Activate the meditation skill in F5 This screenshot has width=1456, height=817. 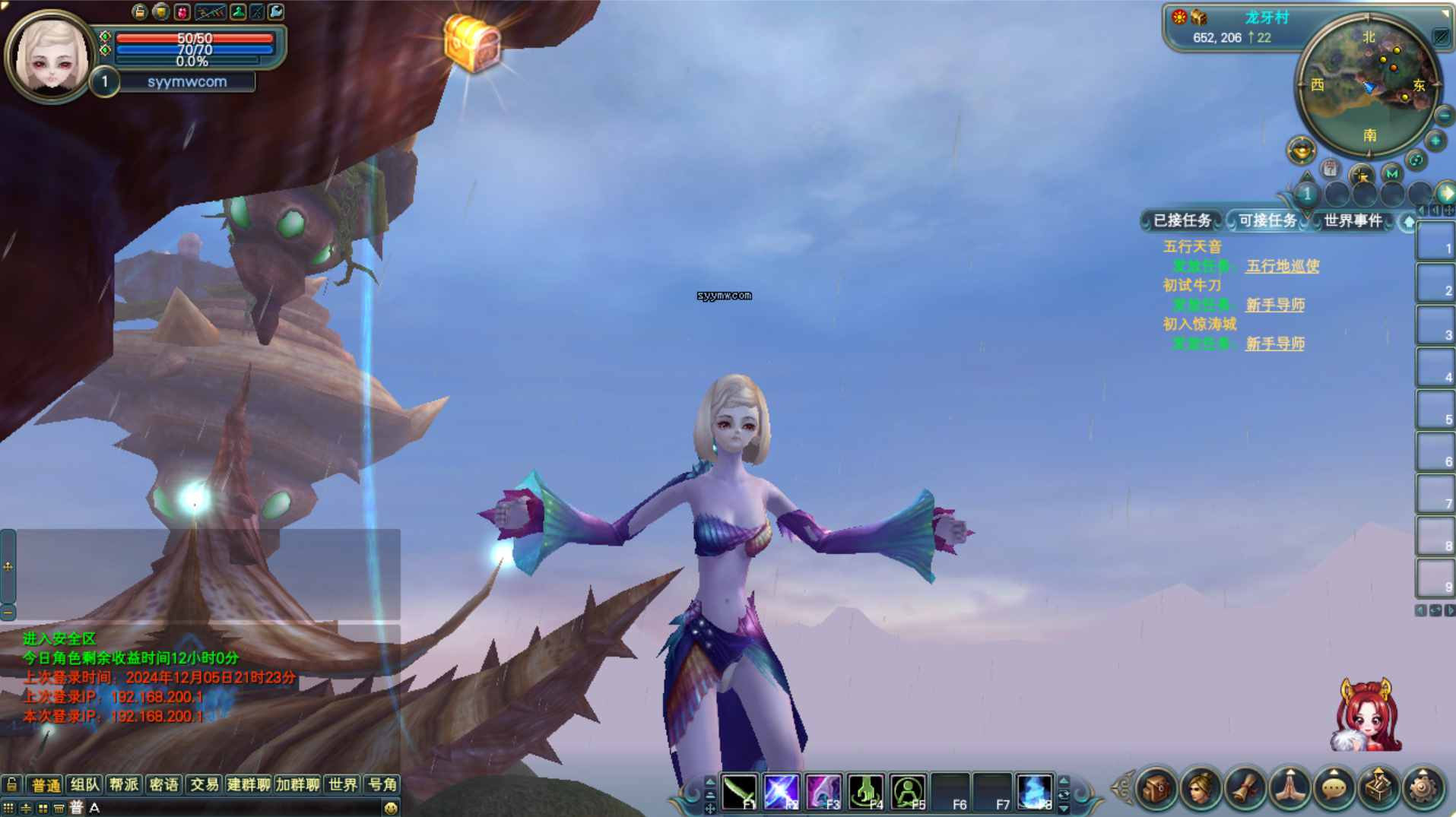click(x=908, y=791)
